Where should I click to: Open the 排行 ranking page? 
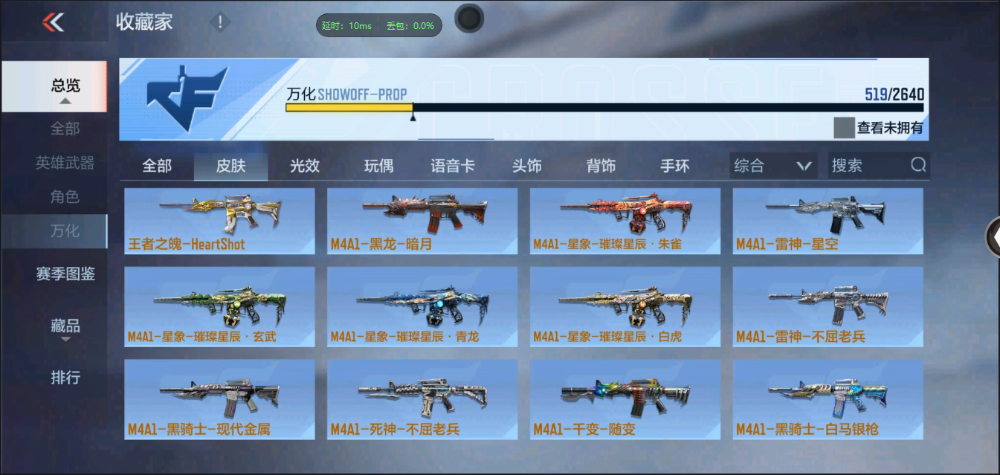[x=66, y=378]
